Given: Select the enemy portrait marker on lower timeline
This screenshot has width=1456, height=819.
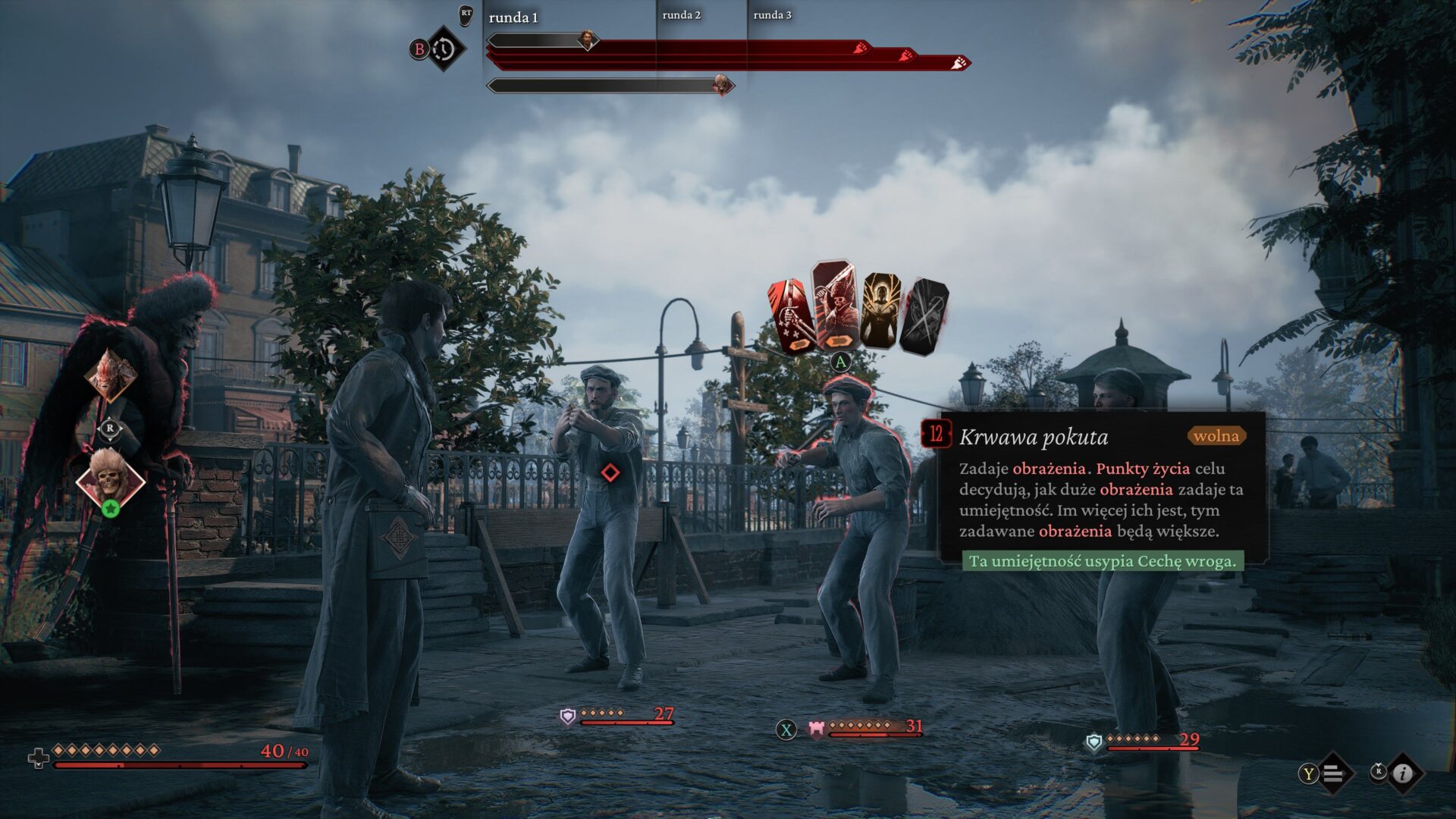Looking at the screenshot, I should tap(722, 85).
